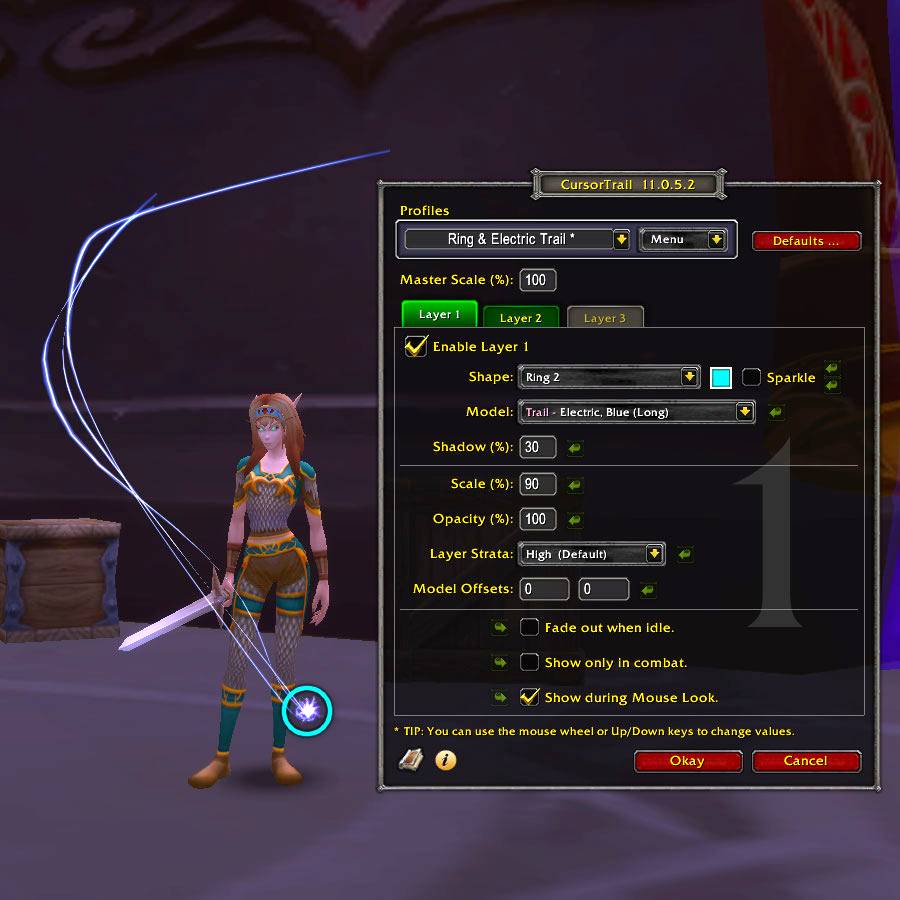Viewport: 900px width, 900px height.
Task: Cancel the CursorTrail settings window
Action: pyautogui.click(x=805, y=761)
